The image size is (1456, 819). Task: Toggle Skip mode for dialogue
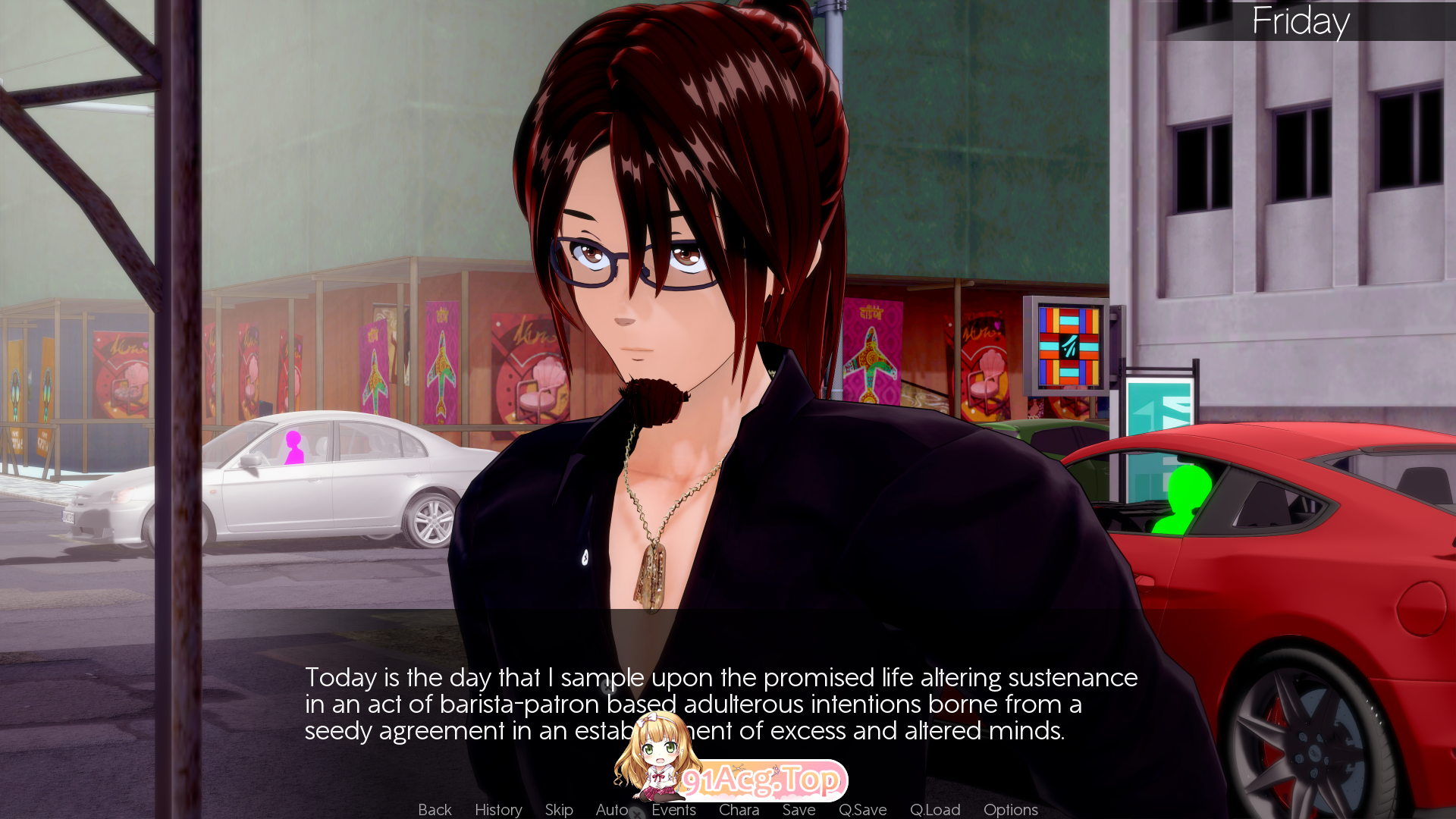pyautogui.click(x=559, y=810)
